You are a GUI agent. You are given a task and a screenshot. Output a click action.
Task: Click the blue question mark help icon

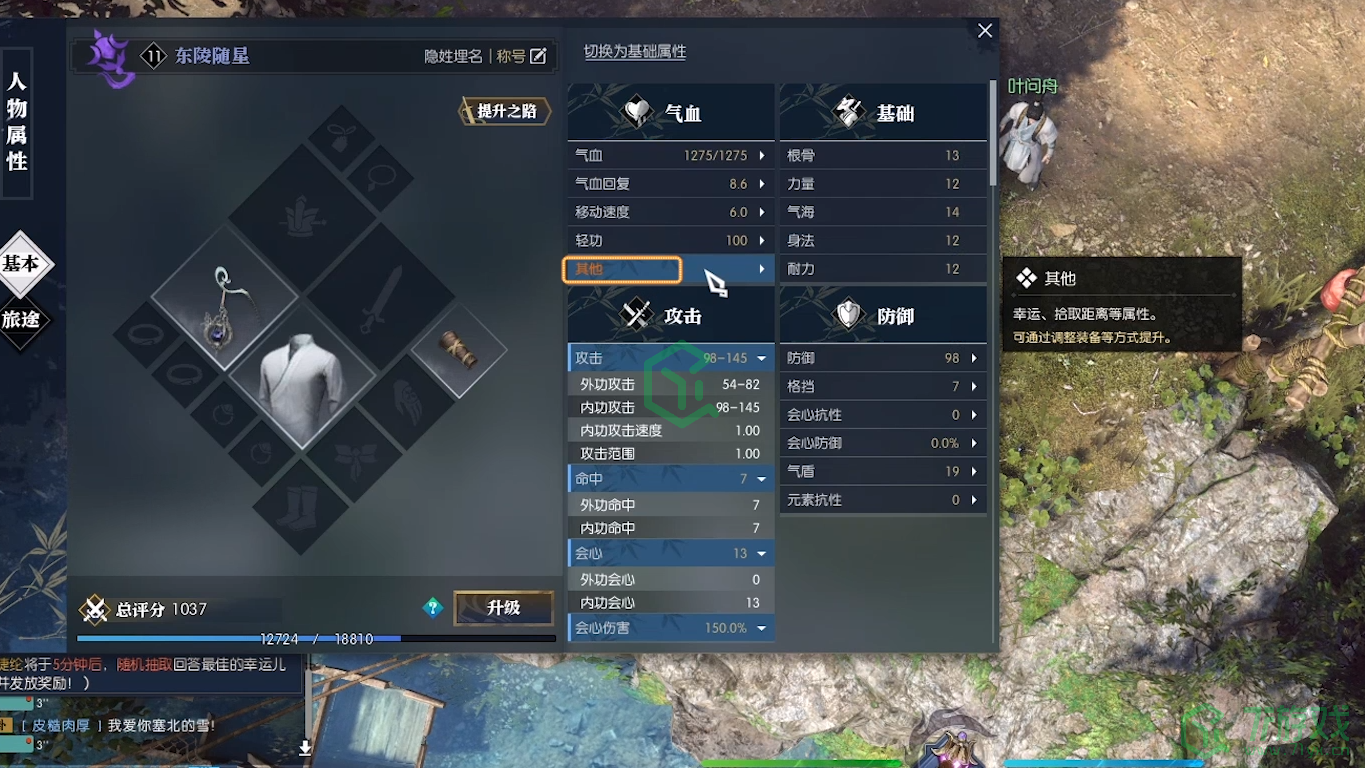(431, 608)
